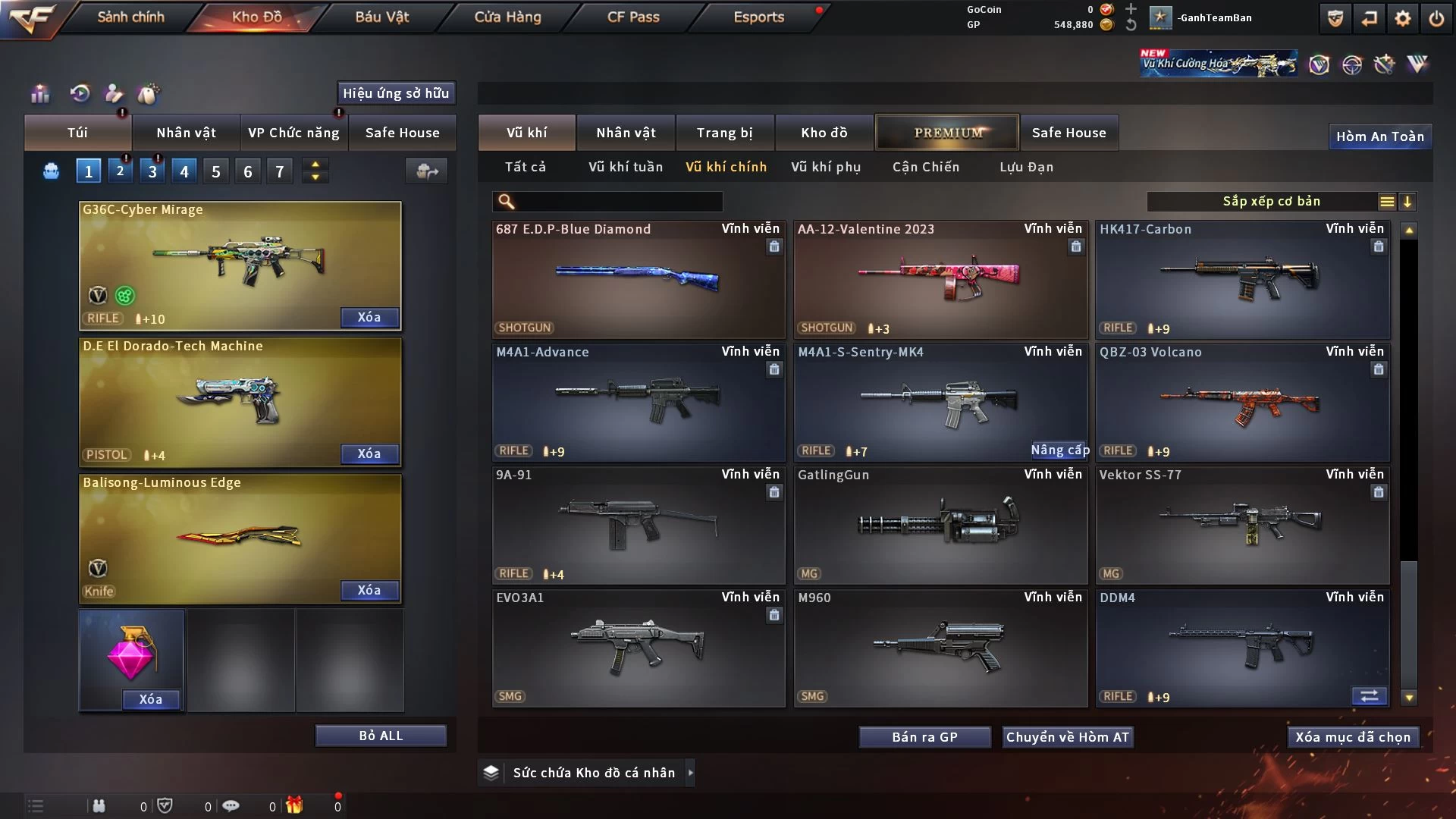This screenshot has height=819, width=1456.
Task: Click the Bỏ ALL button
Action: coord(381,736)
